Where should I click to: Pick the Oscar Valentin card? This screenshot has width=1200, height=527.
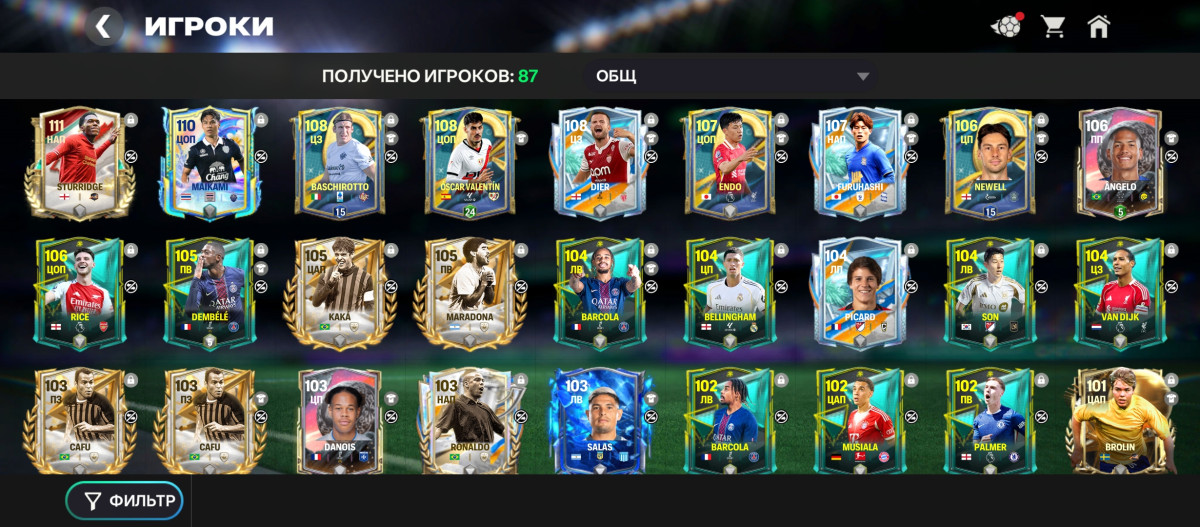(x=469, y=163)
